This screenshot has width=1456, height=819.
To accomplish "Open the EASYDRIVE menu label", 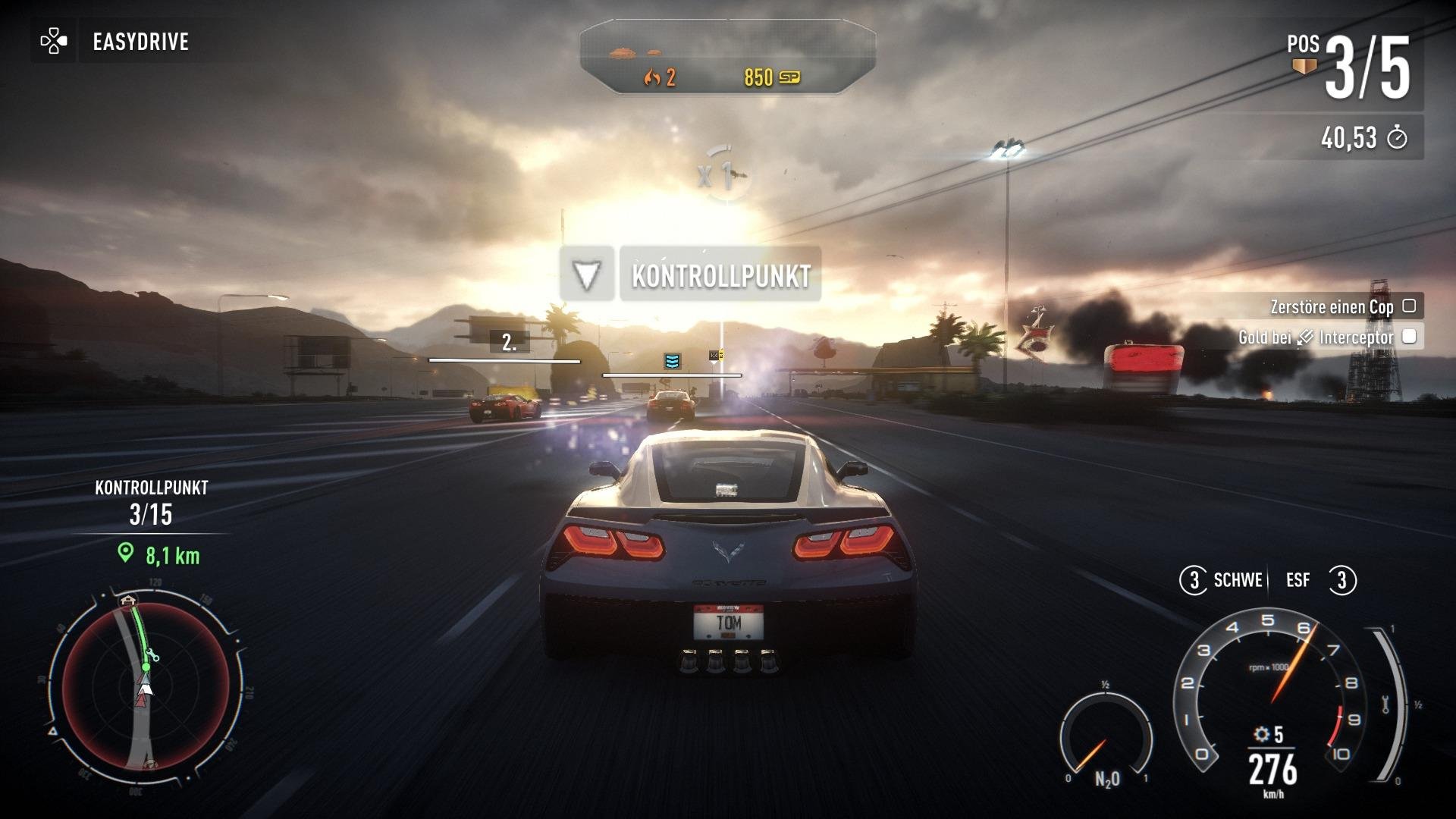I will point(140,41).
